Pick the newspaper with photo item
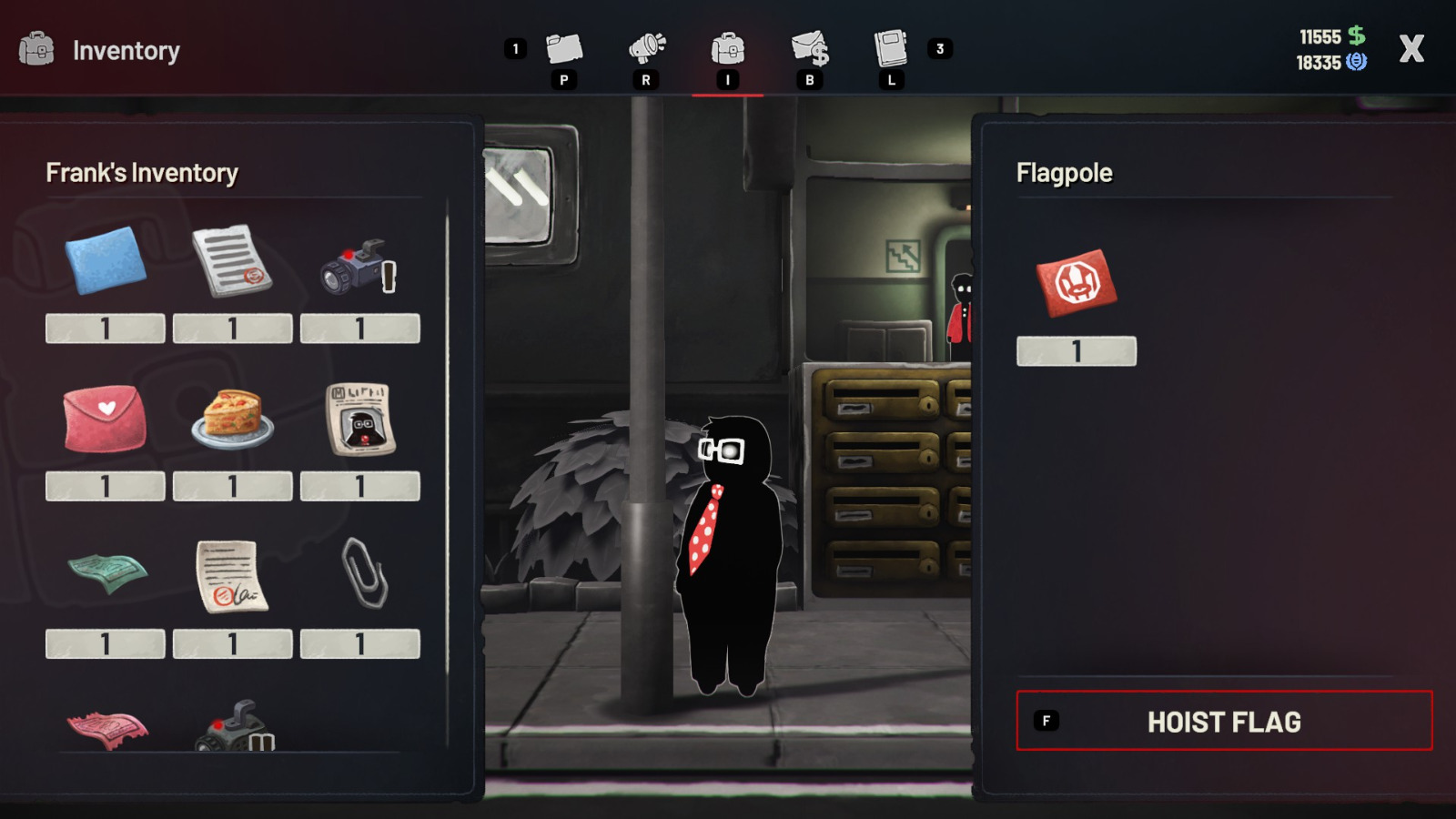 point(360,420)
